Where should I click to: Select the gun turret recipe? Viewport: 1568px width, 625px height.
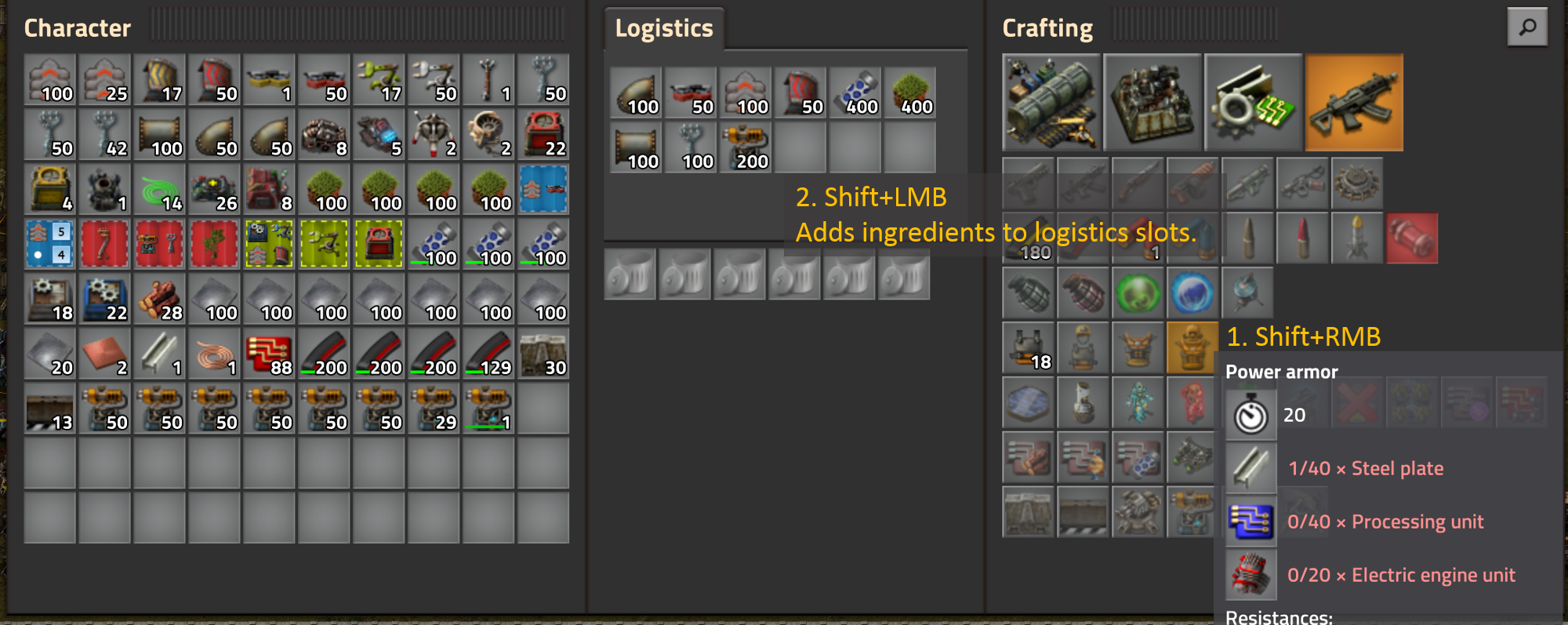coord(1138,512)
